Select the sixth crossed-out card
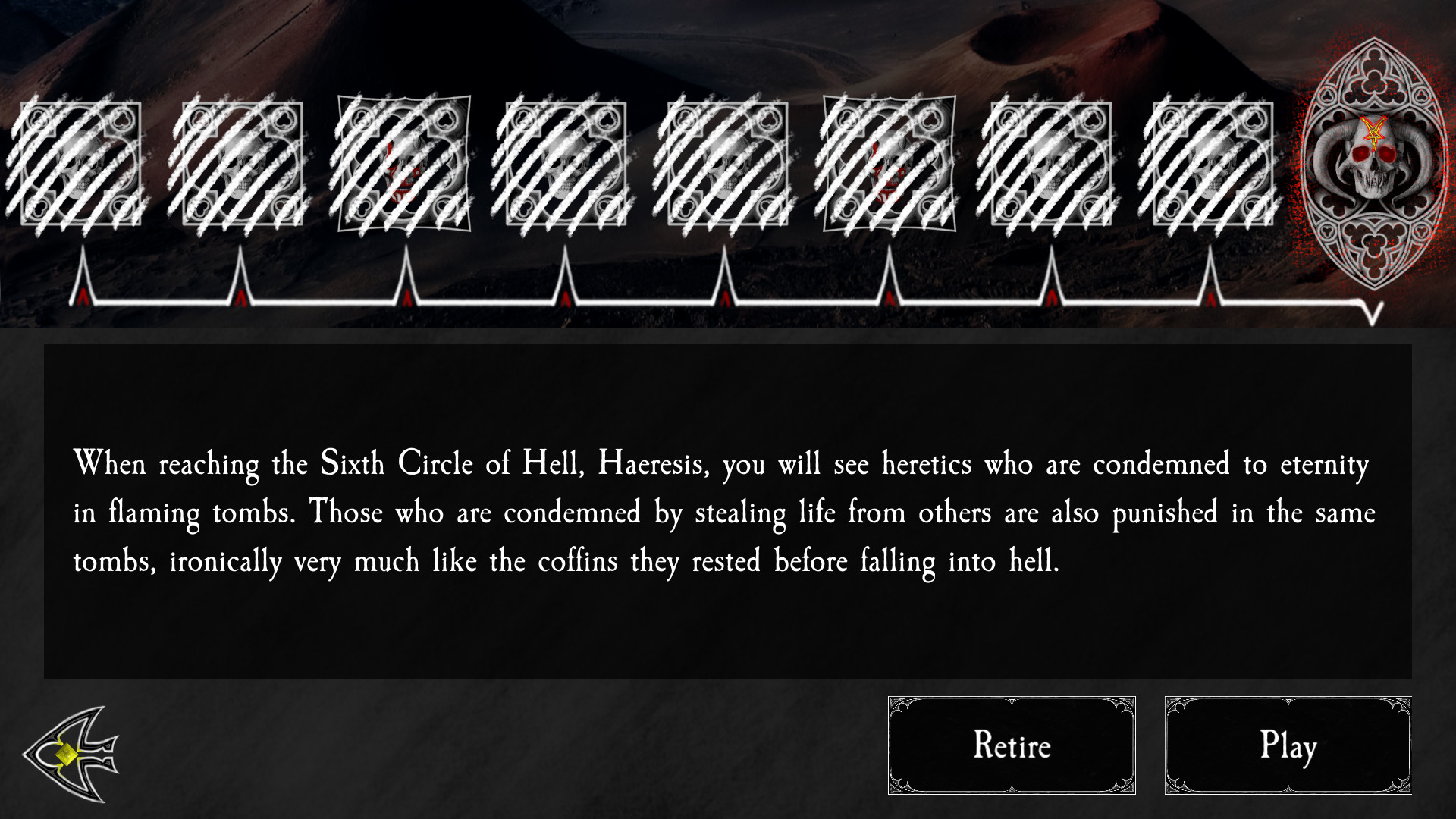This screenshot has height=819, width=1456. [x=889, y=163]
